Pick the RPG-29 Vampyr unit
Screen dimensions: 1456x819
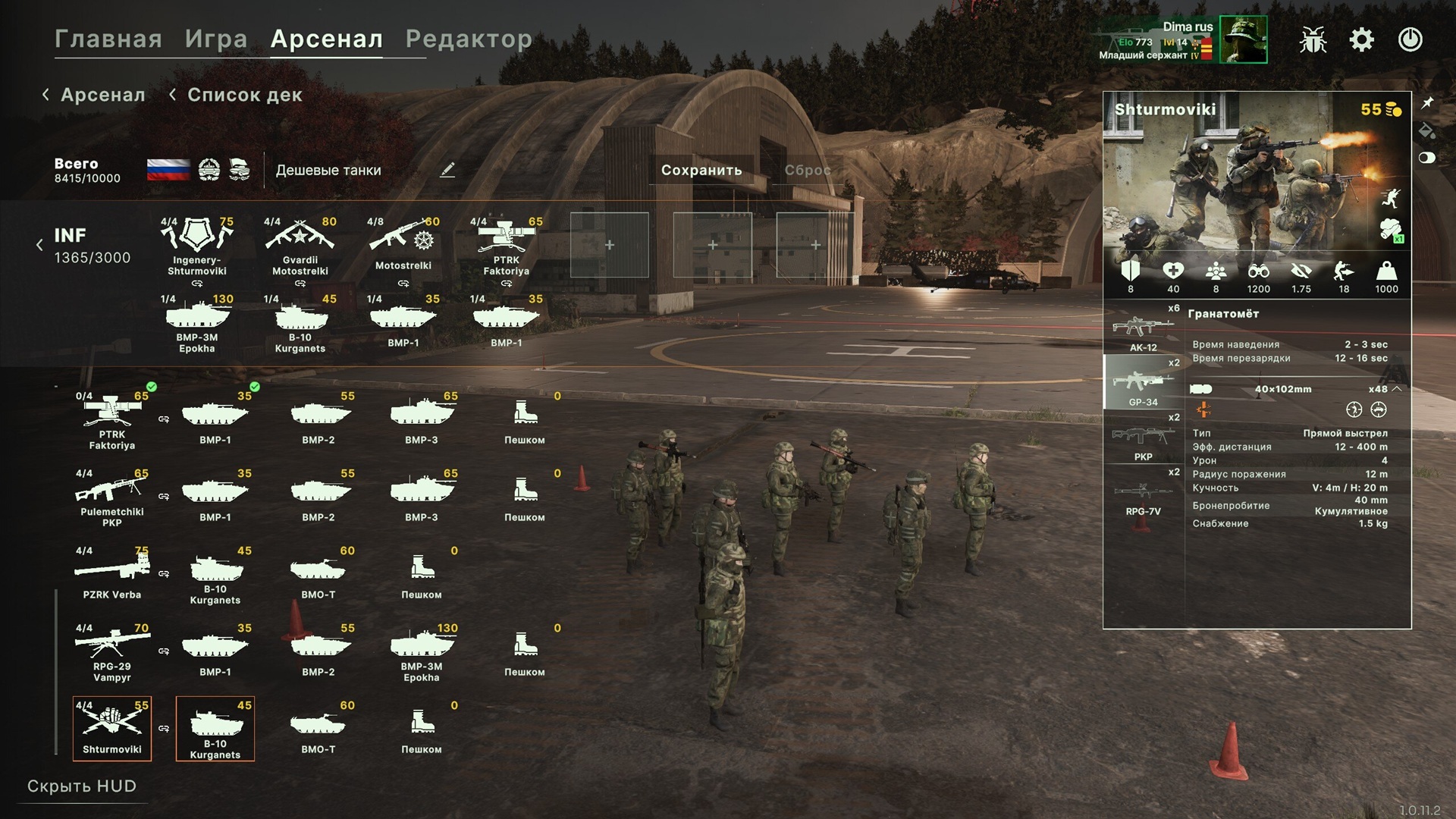pyautogui.click(x=112, y=652)
